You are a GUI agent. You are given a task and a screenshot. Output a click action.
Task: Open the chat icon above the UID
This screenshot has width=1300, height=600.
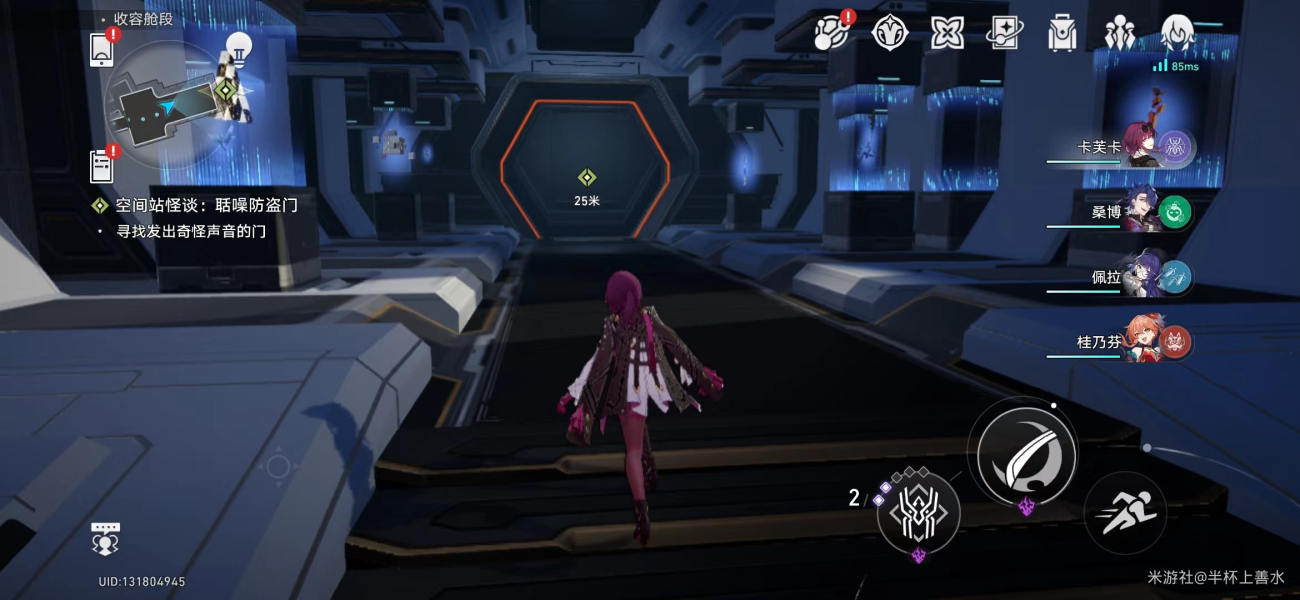[105, 538]
